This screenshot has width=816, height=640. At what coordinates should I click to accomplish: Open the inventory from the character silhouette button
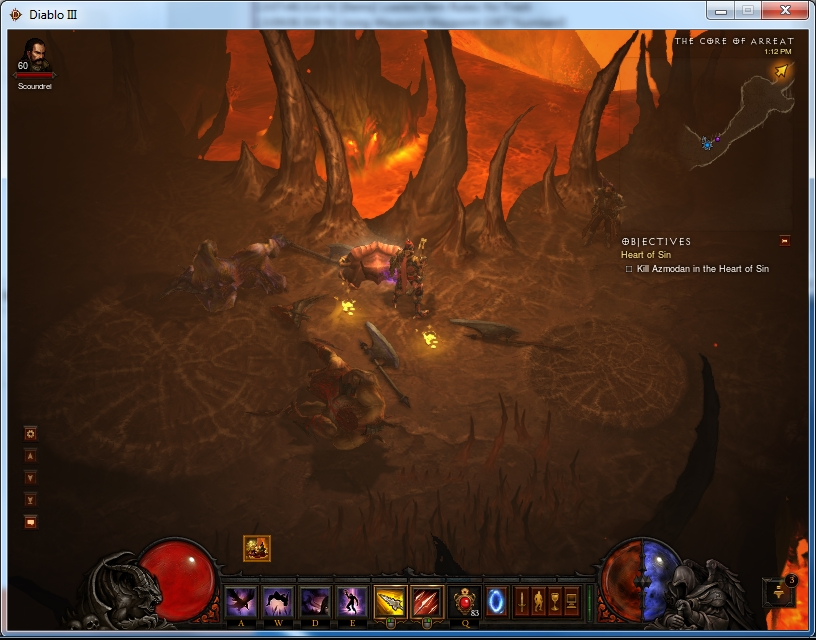click(538, 602)
